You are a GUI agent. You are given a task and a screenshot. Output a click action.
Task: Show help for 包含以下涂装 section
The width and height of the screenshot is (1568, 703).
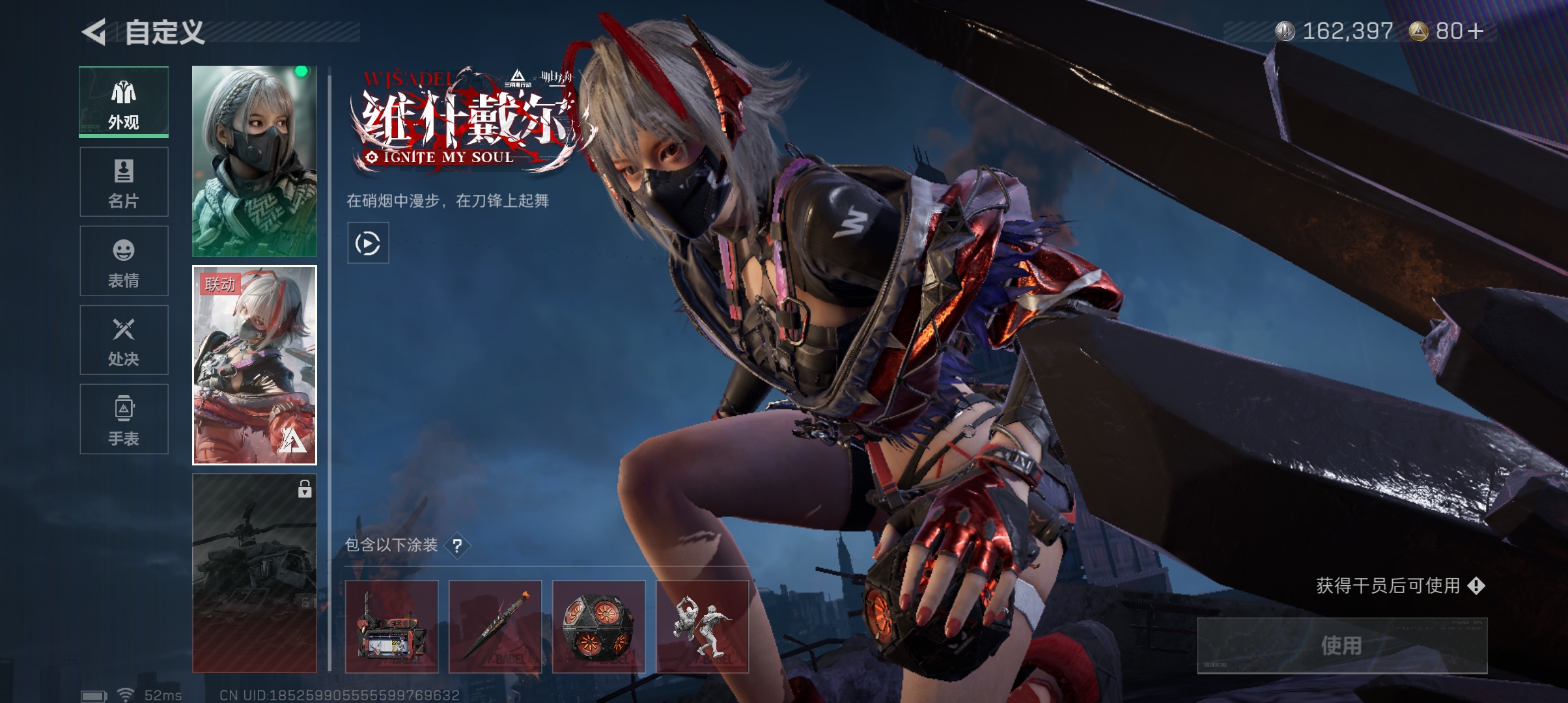click(458, 545)
